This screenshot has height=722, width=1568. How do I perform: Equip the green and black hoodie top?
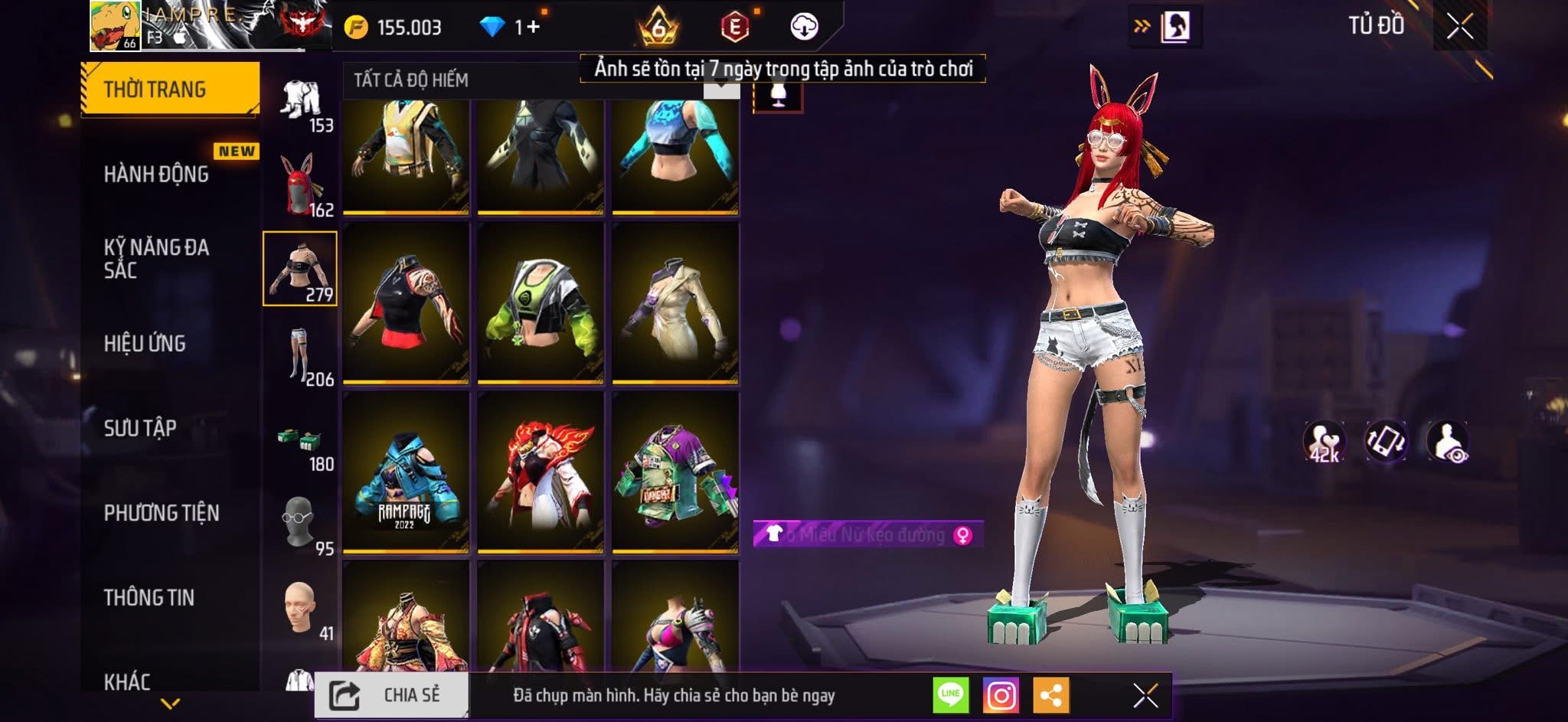(540, 303)
